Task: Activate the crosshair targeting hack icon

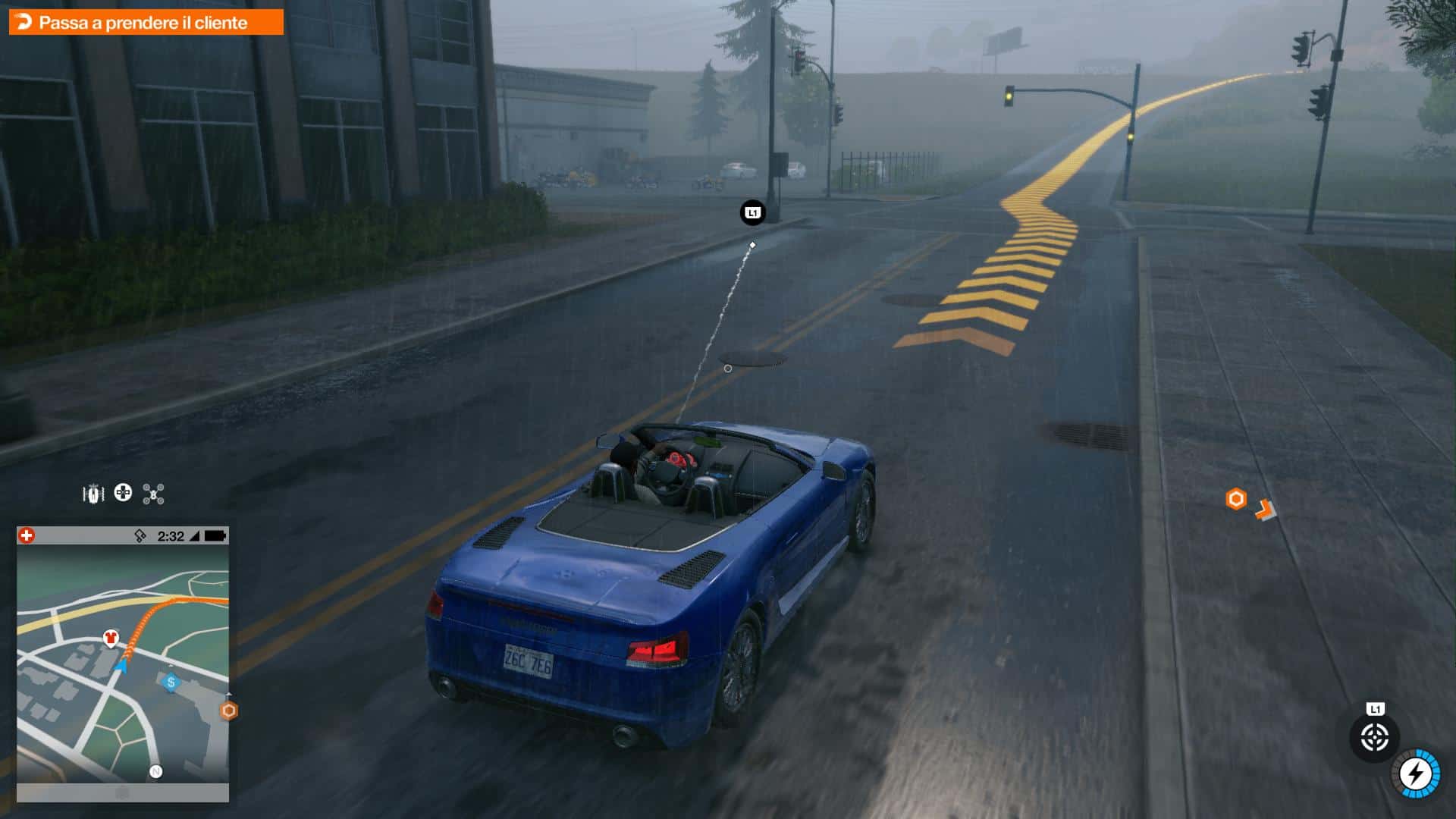Action: coord(1374,737)
